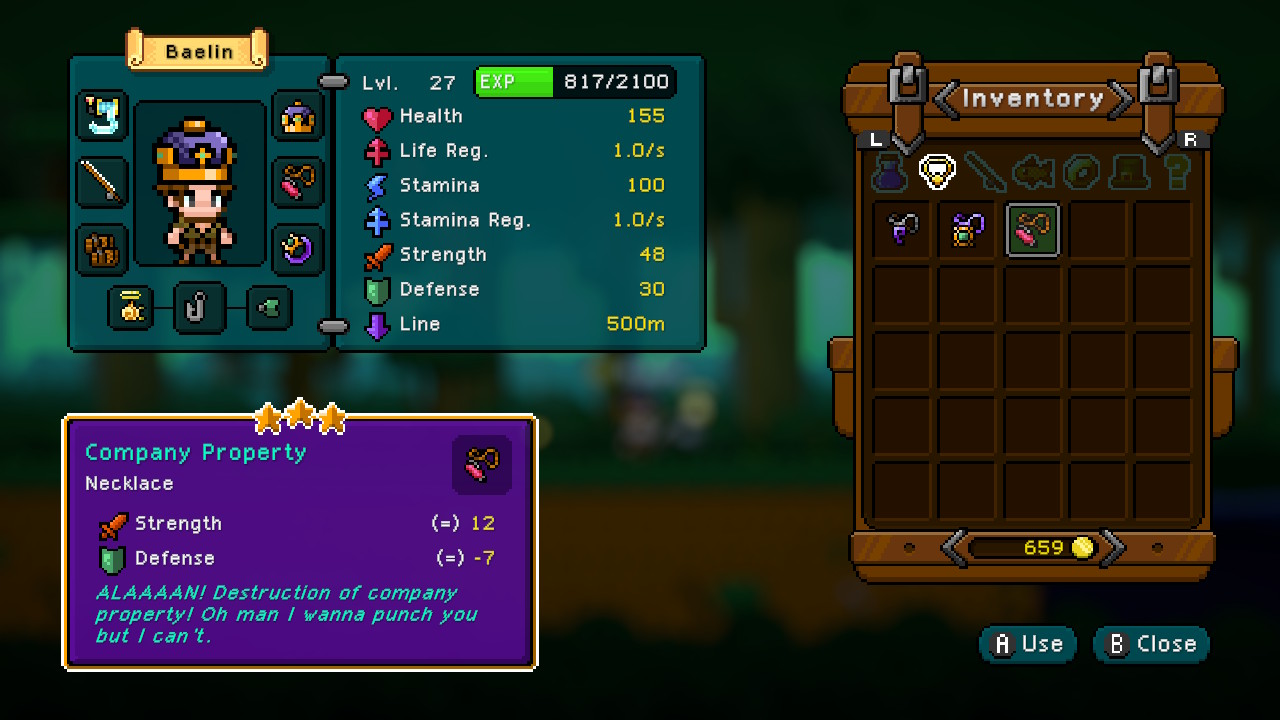Open the fishing rod category tab icon

986,170
